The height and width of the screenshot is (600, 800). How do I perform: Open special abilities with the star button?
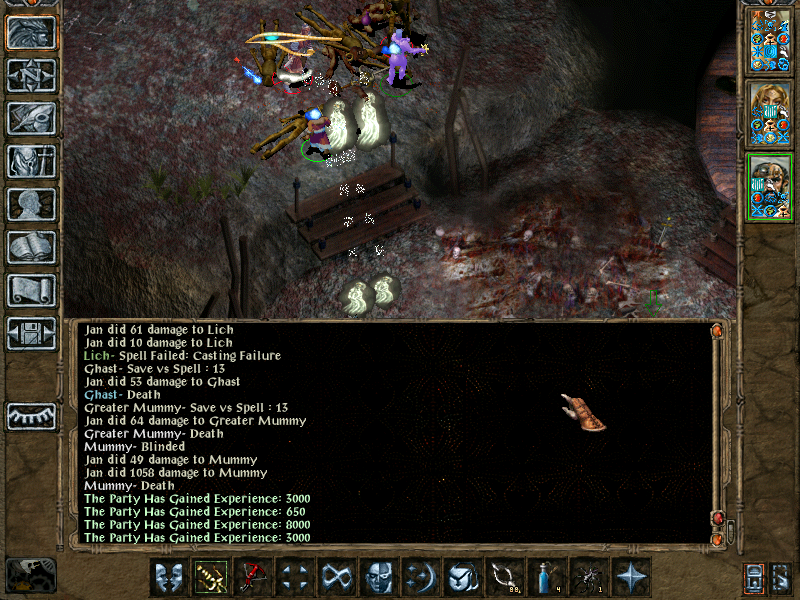pos(631,577)
